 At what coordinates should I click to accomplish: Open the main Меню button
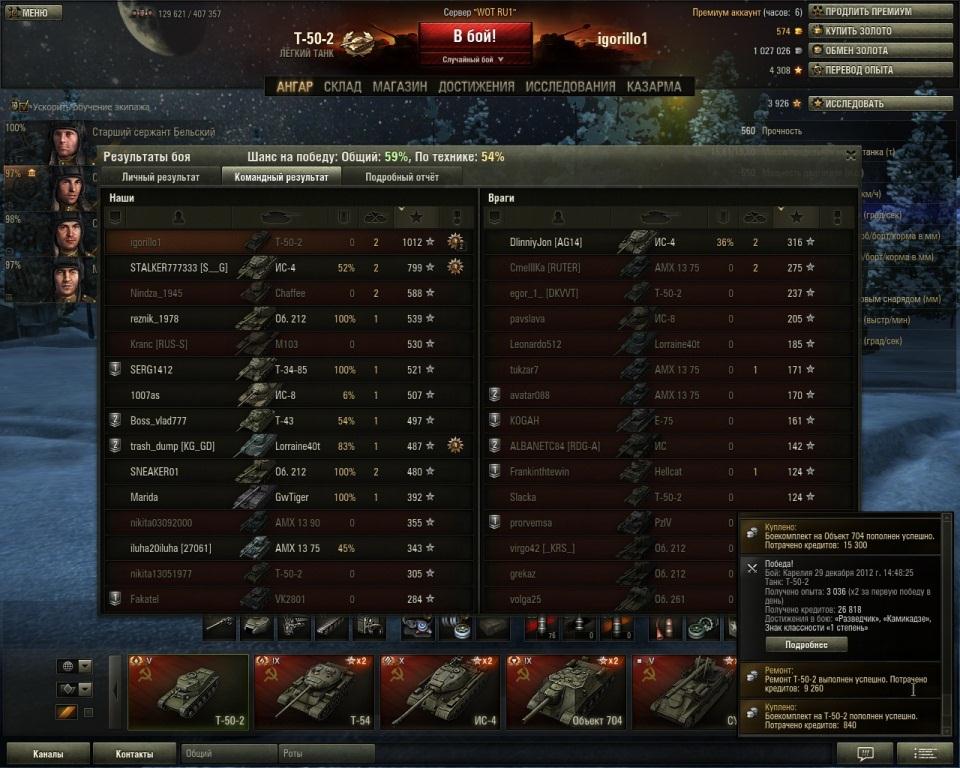click(x=28, y=13)
